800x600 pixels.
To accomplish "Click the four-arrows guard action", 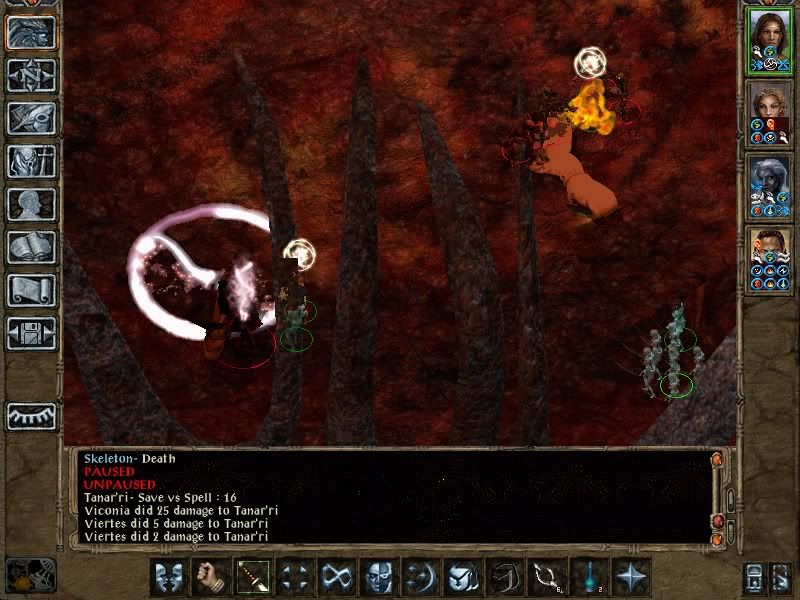I will (x=295, y=577).
